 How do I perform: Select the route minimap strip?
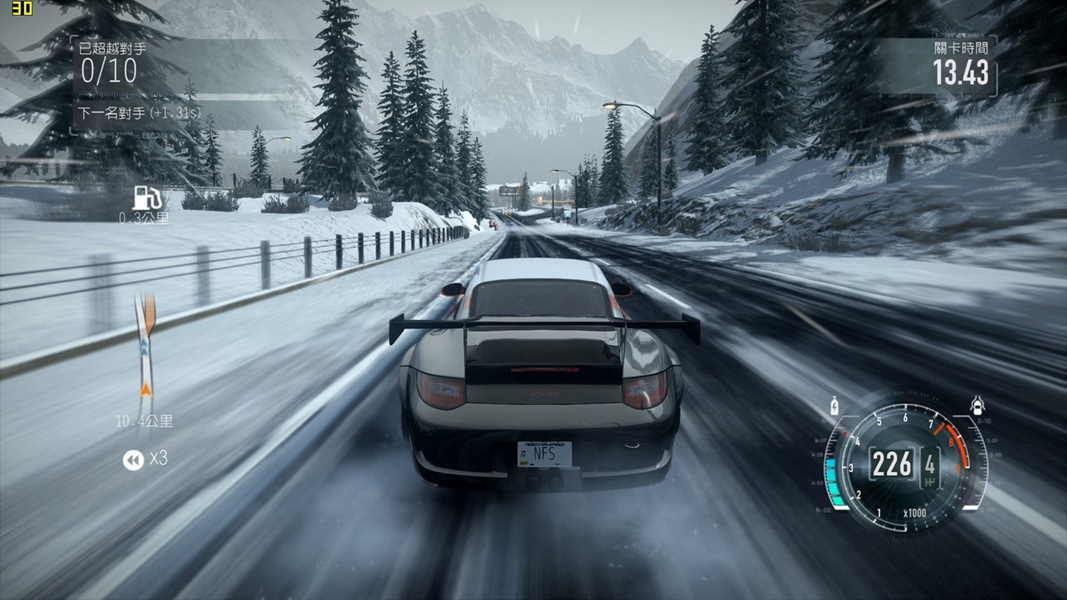click(x=146, y=346)
